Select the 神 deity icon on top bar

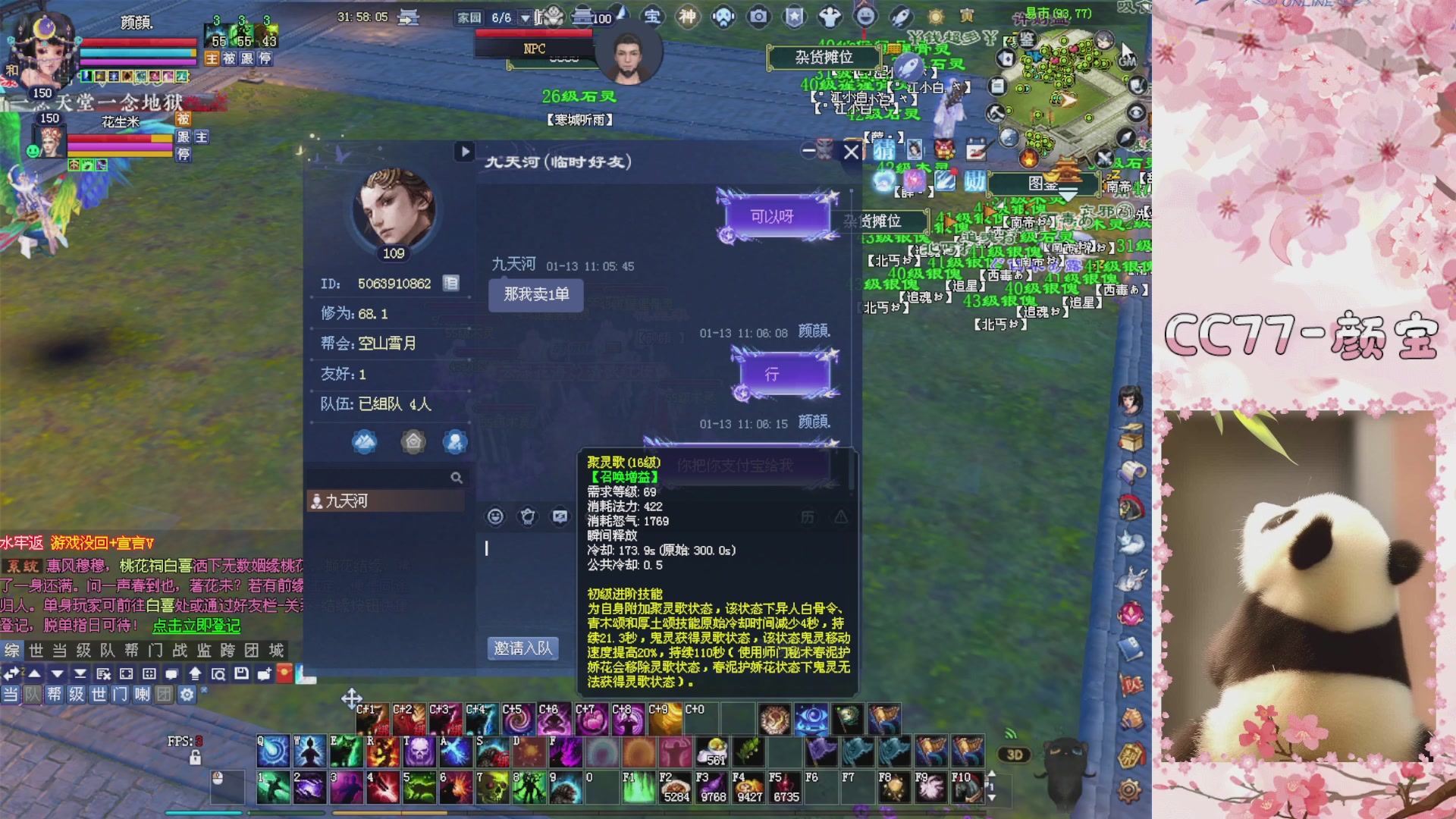(687, 16)
